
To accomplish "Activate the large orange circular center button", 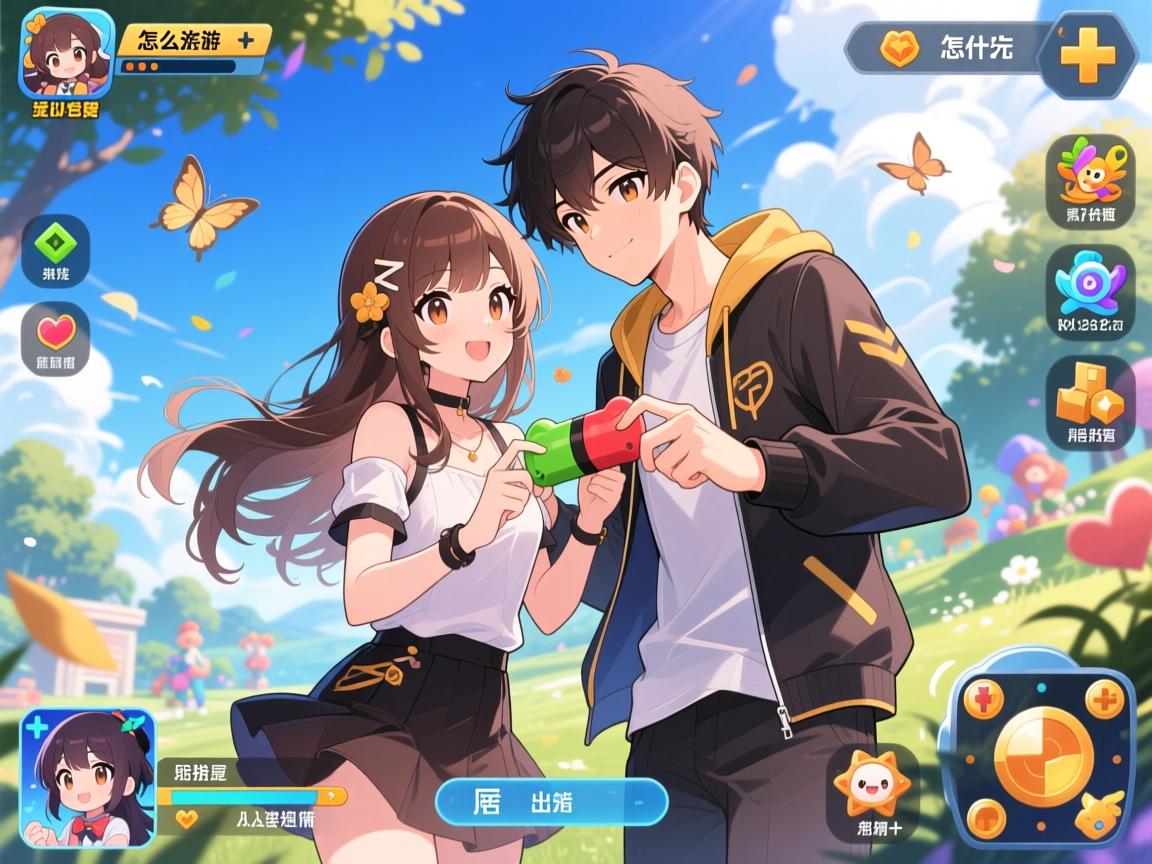I will point(1044,756).
